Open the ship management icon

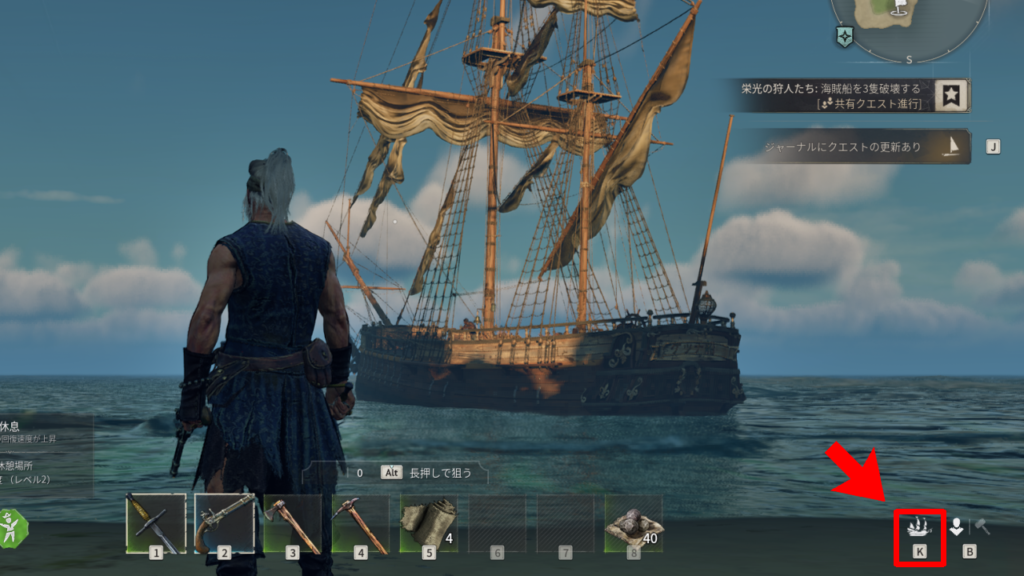click(919, 527)
